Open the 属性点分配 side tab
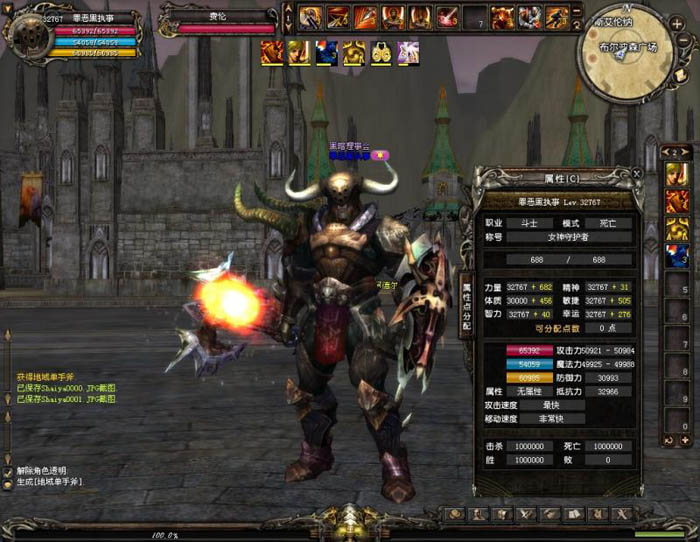700x542 pixels. [466, 306]
